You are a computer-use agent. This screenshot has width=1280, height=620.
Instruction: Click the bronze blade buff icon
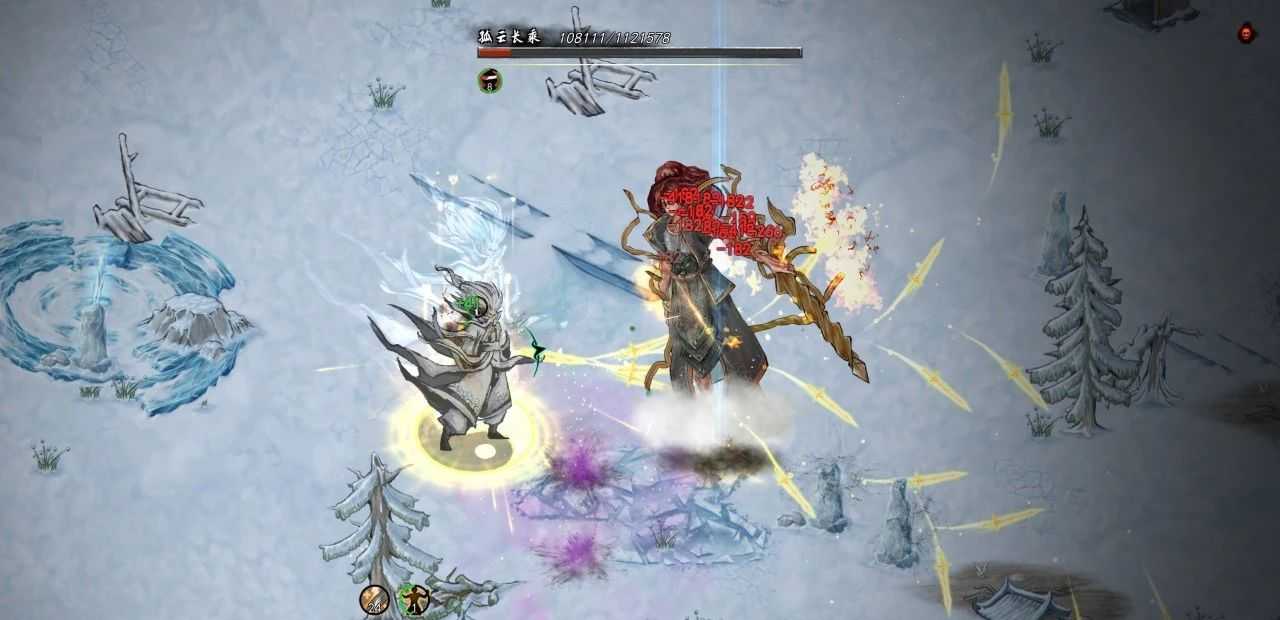click(x=374, y=599)
